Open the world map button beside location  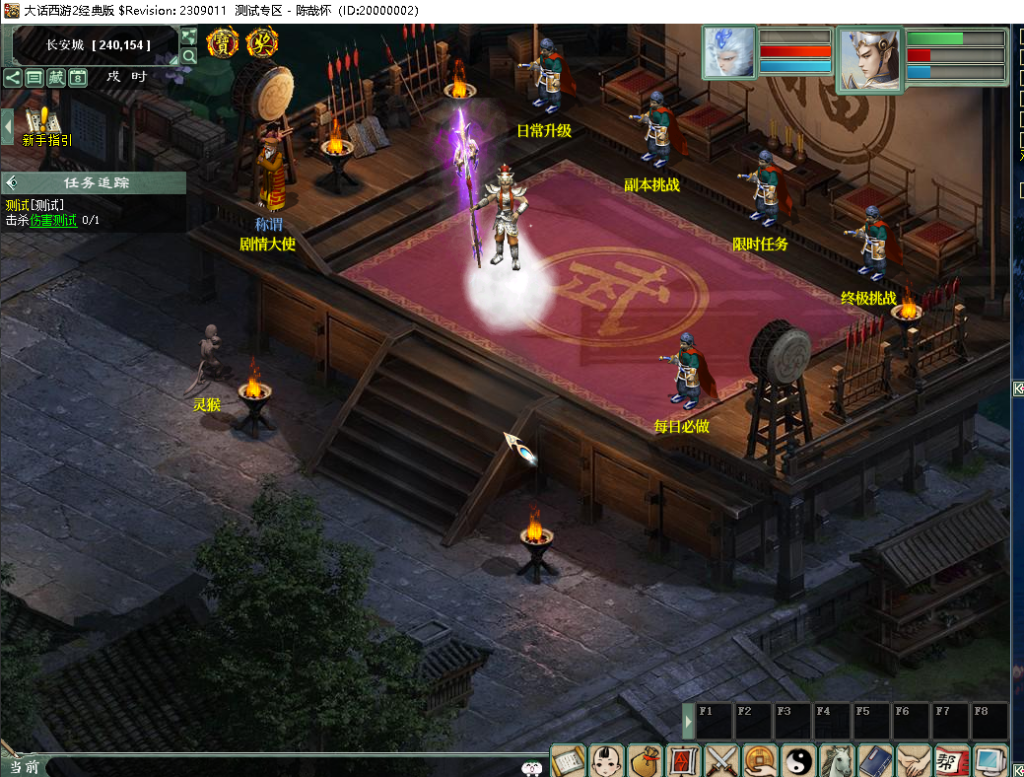(188, 37)
